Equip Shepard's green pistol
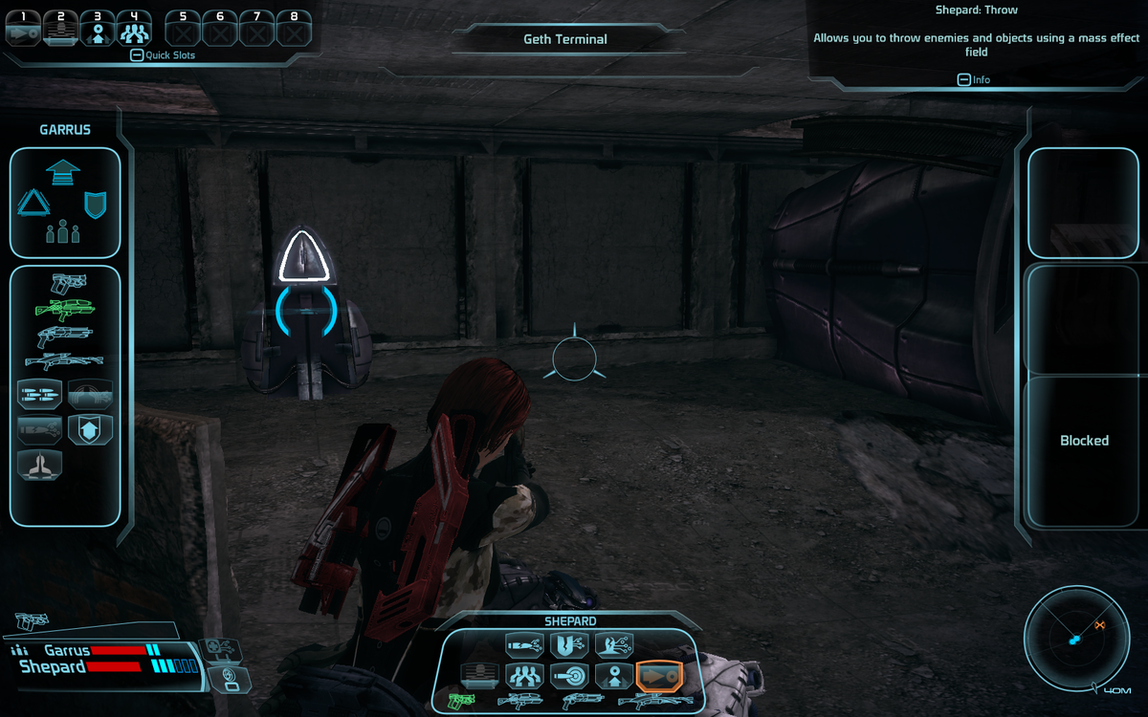 click(x=461, y=702)
